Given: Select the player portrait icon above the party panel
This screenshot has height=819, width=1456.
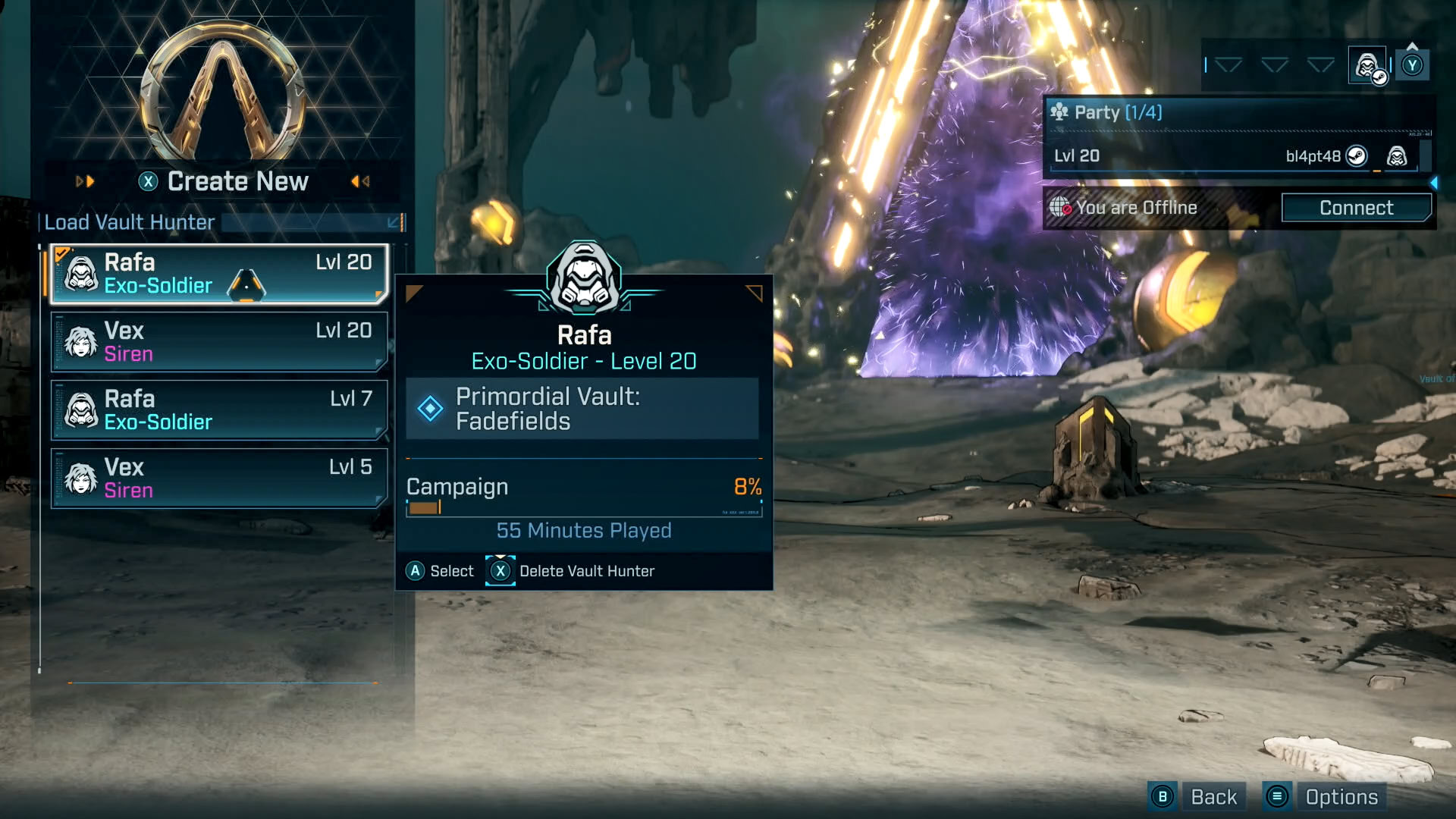Looking at the screenshot, I should (x=1367, y=66).
